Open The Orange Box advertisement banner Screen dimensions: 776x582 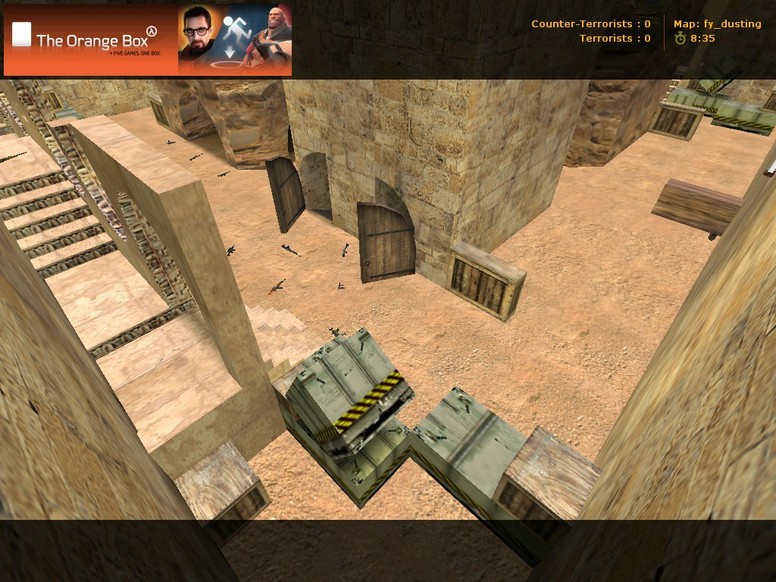coord(148,40)
